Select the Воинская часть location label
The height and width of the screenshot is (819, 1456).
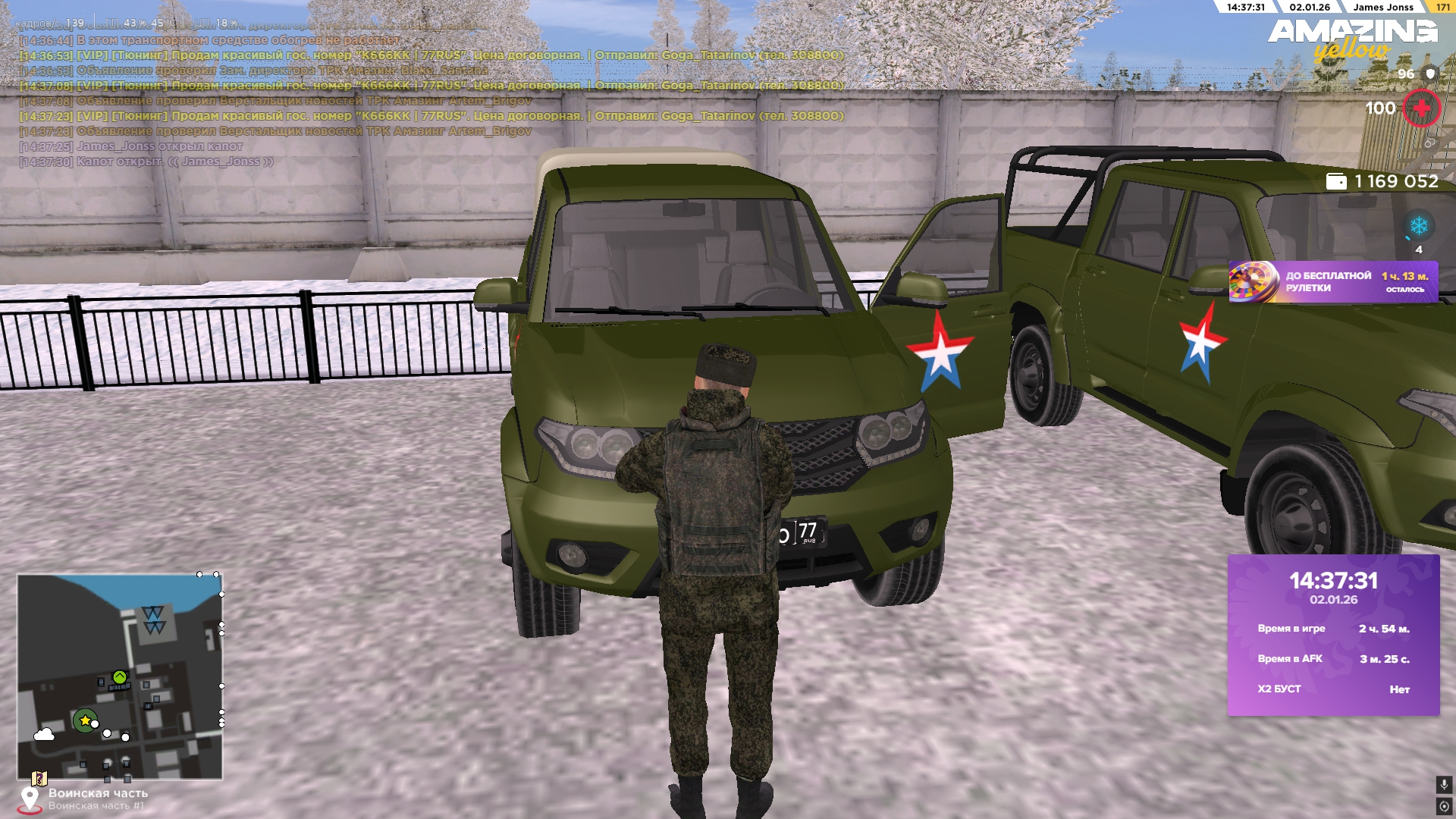click(98, 793)
